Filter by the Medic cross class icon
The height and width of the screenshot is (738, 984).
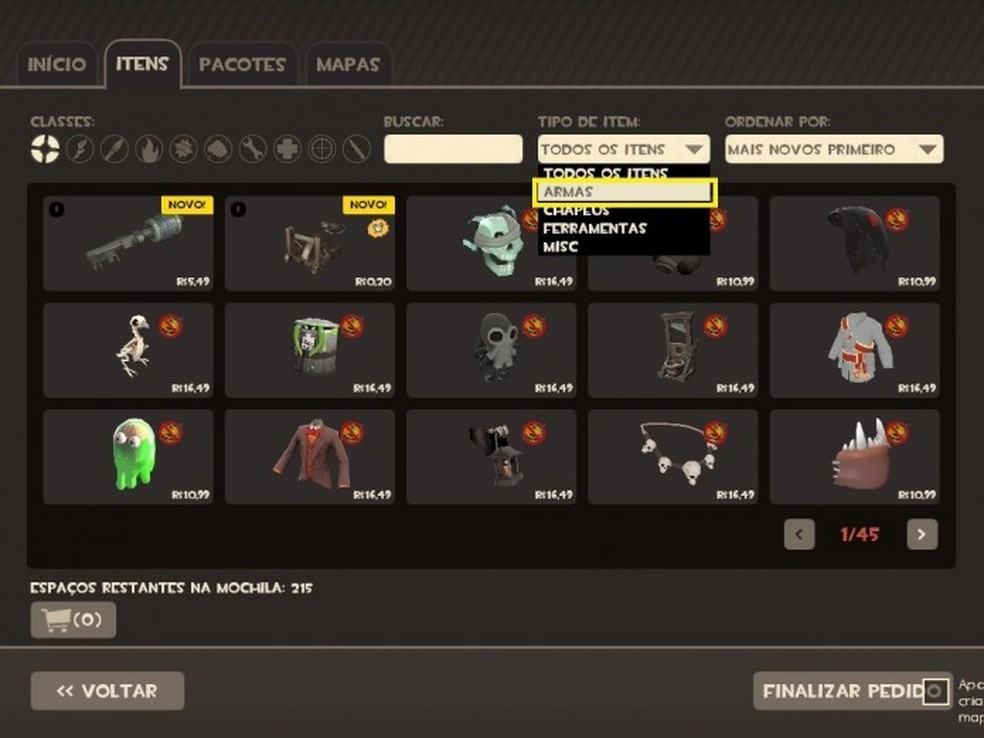287,150
